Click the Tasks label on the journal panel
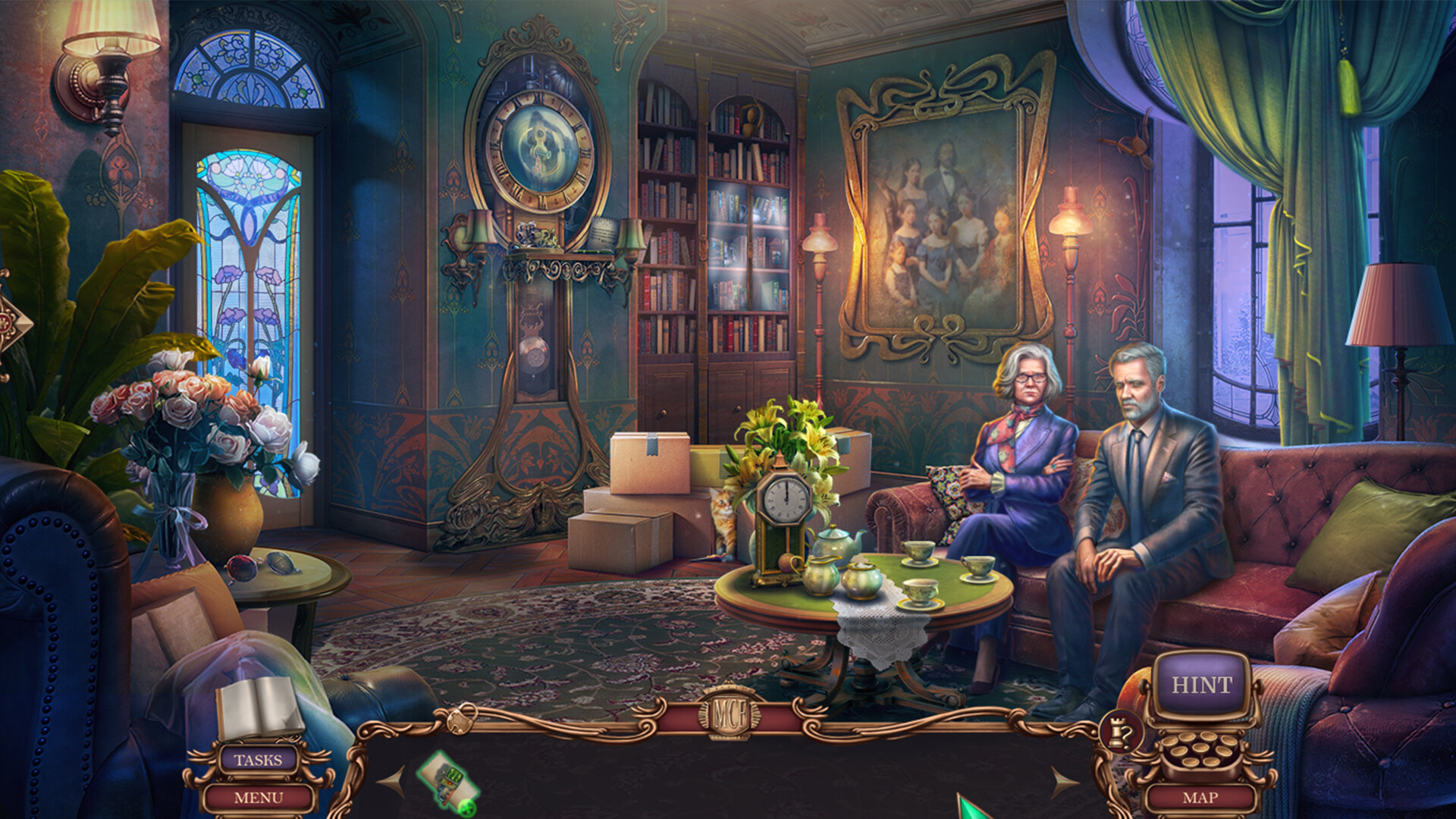1456x819 pixels. coord(259,760)
